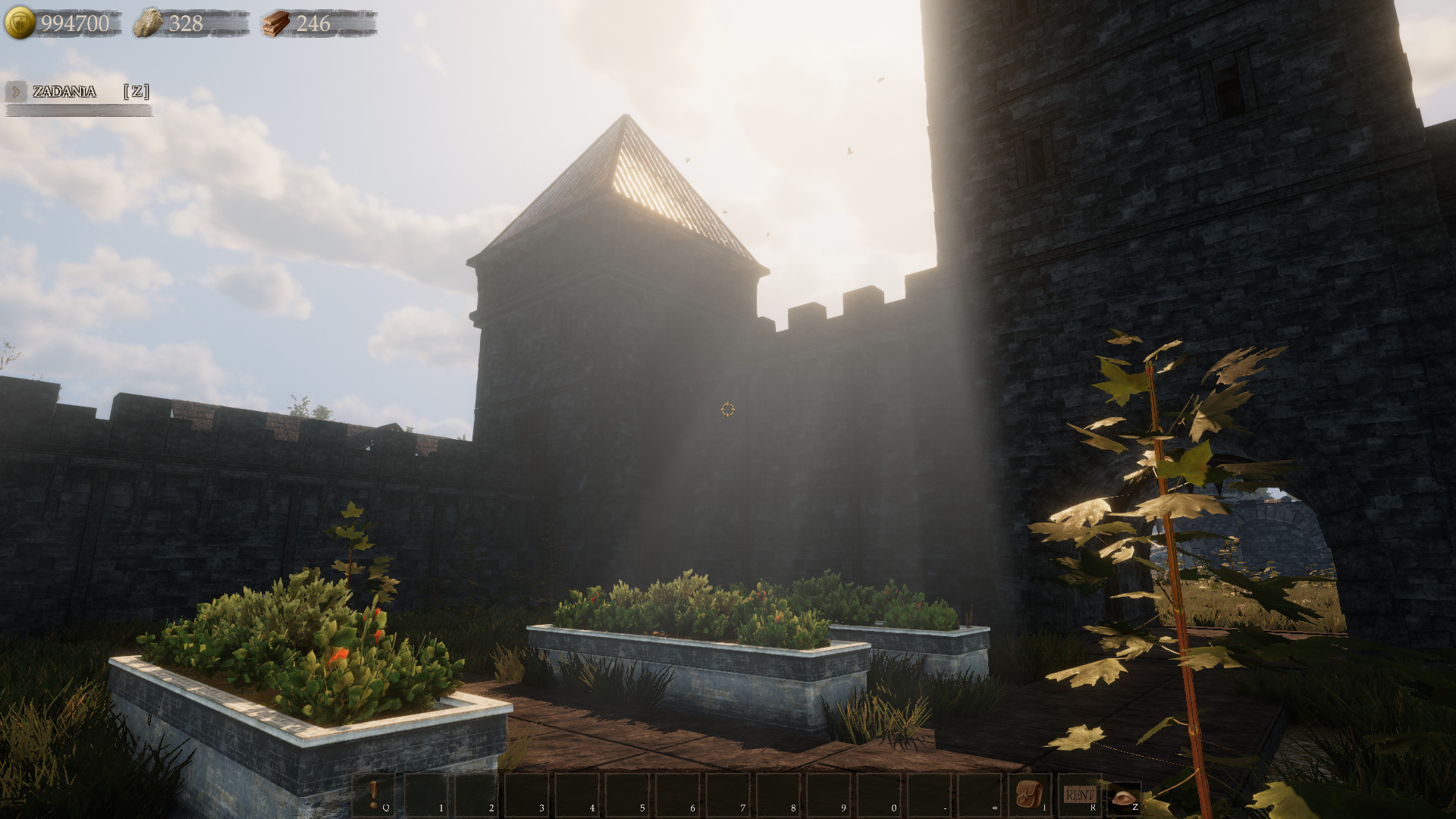Click the aiming crosshair reticle
This screenshot has width=1456, height=819.
(x=727, y=409)
